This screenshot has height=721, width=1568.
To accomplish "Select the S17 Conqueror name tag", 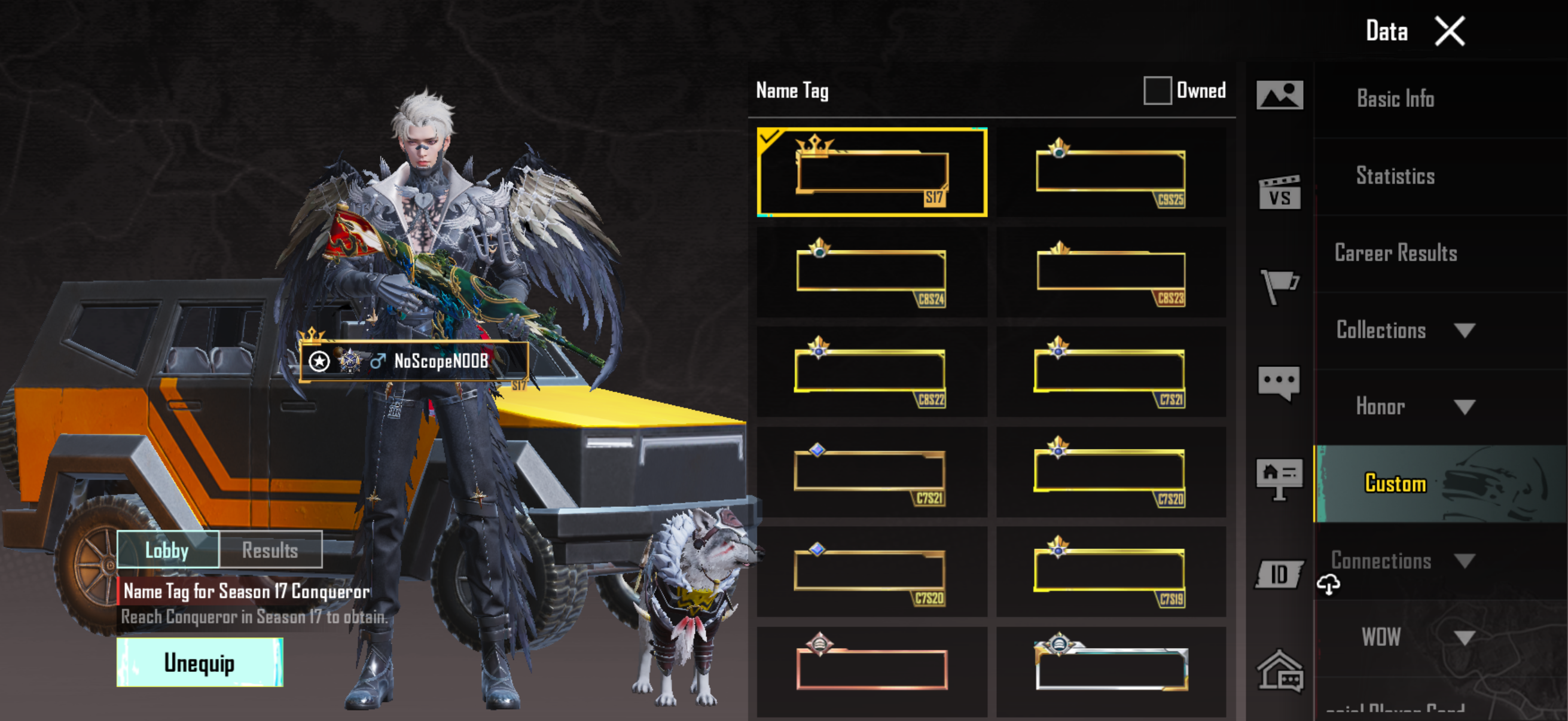I will coord(872,172).
